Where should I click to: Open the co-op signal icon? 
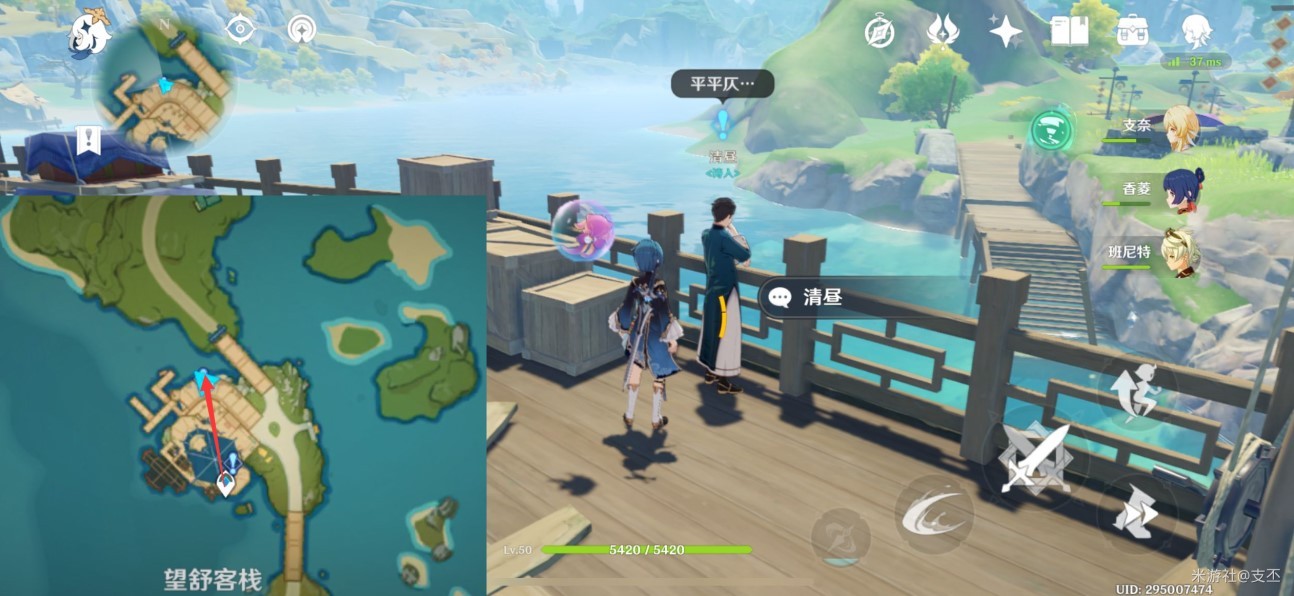tap(301, 30)
